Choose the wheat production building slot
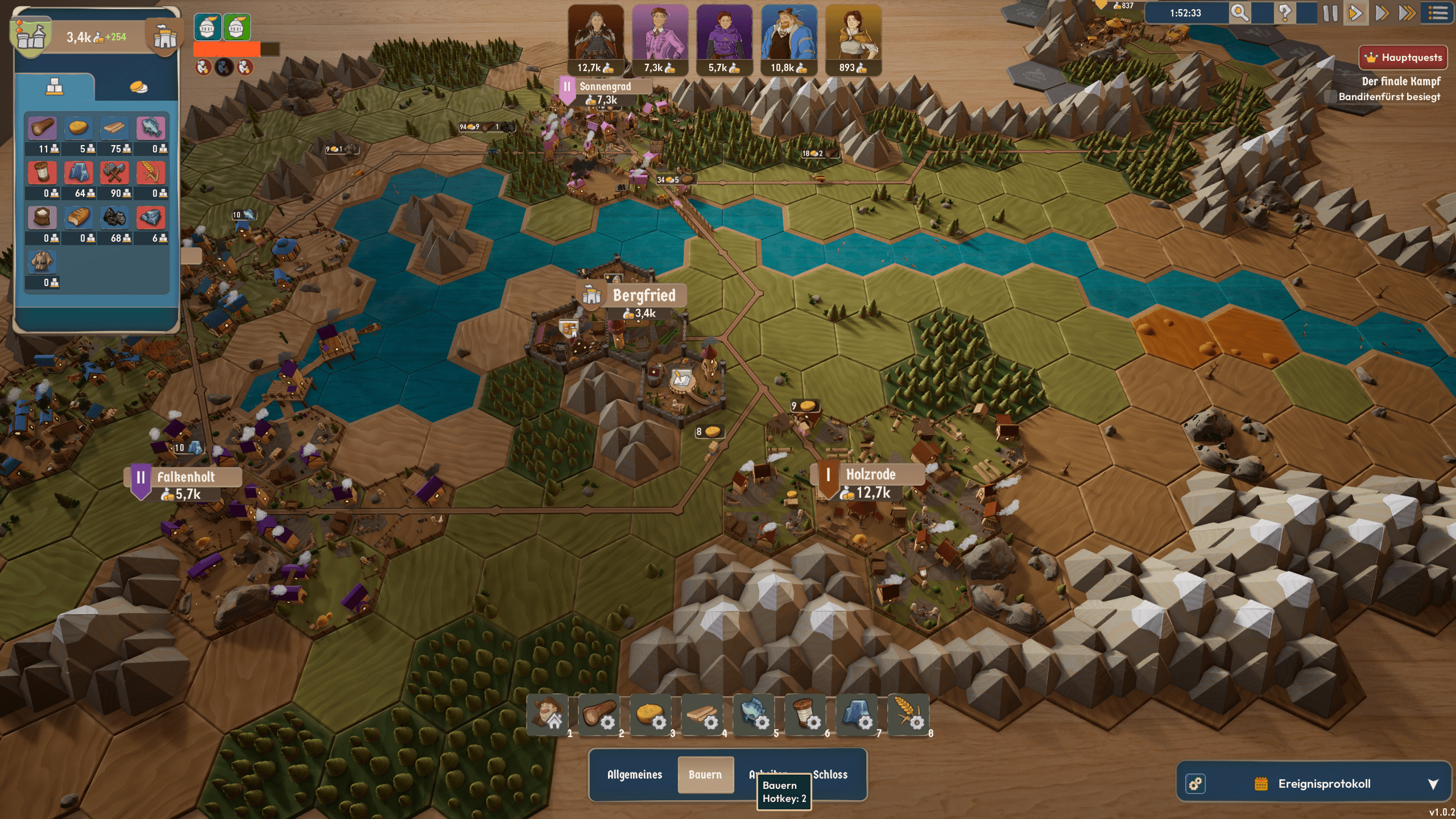This screenshot has height=819, width=1456. 908,715
